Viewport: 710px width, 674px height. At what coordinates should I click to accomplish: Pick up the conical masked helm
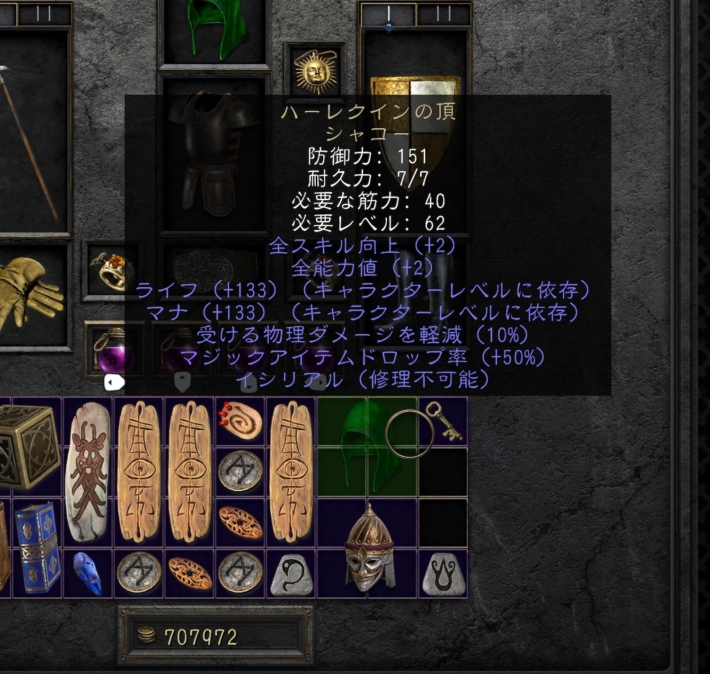point(368,546)
